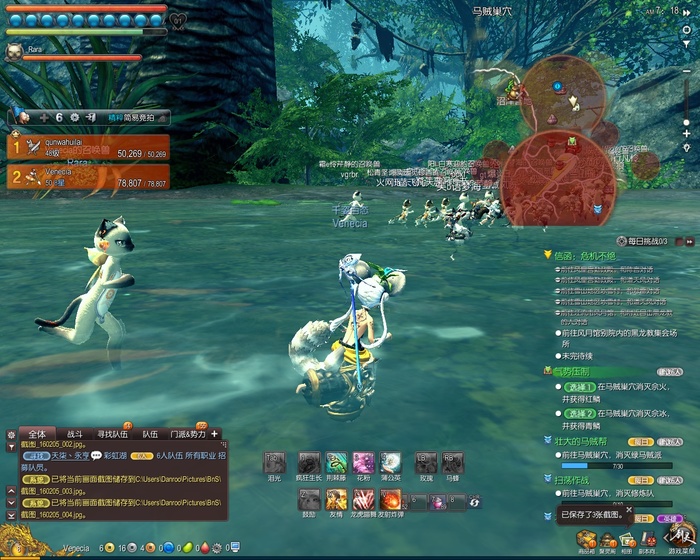Open chat settings gear icon
Image resolution: width=700 pixels, height=560 pixels.
(11, 435)
